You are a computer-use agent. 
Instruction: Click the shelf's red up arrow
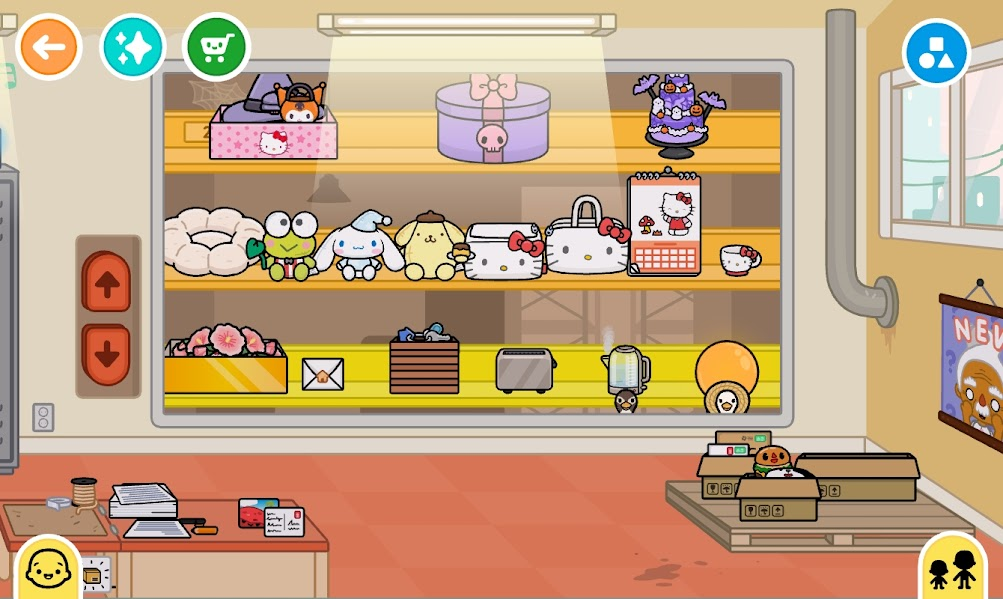pos(107,283)
